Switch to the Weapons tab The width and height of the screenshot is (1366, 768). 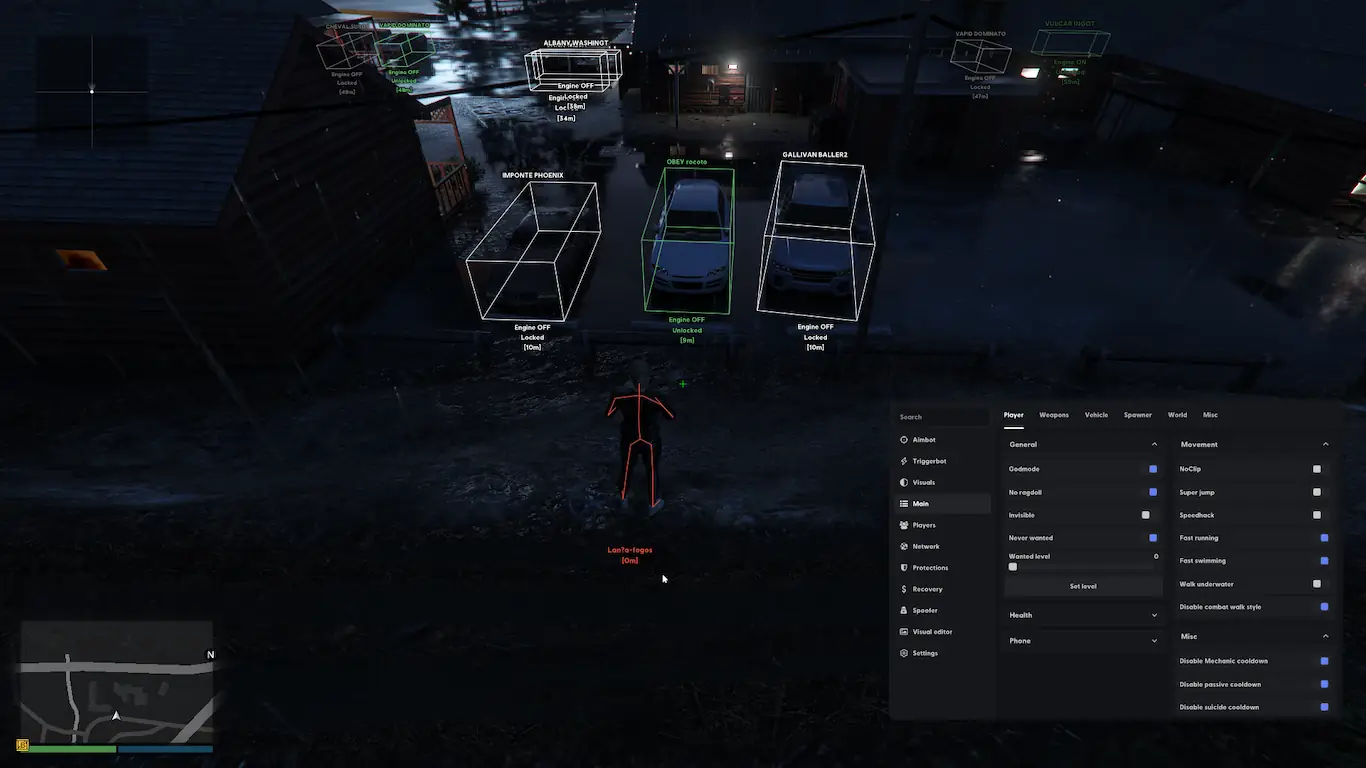pos(1053,415)
